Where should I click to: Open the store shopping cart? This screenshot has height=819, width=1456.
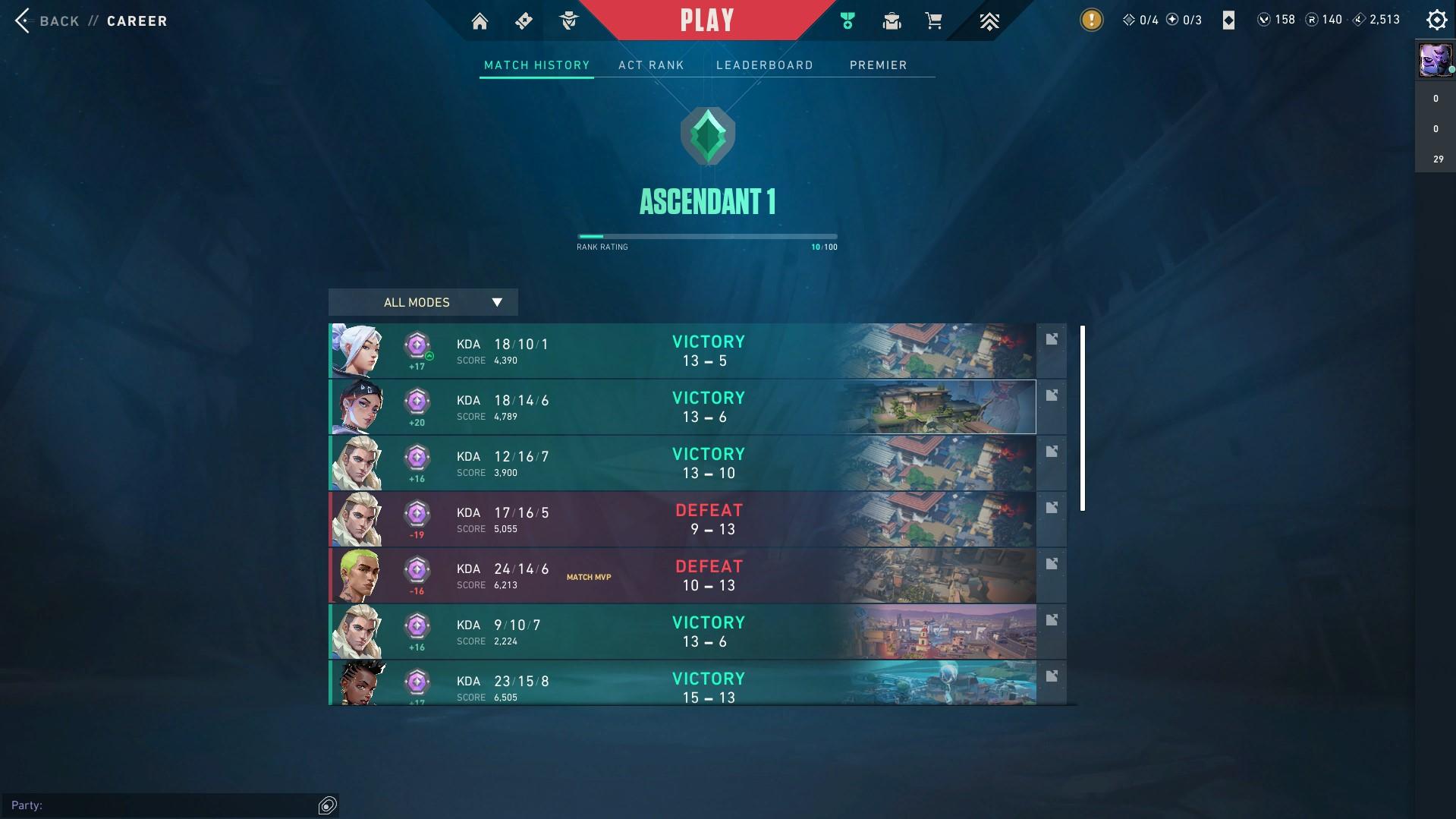point(934,20)
